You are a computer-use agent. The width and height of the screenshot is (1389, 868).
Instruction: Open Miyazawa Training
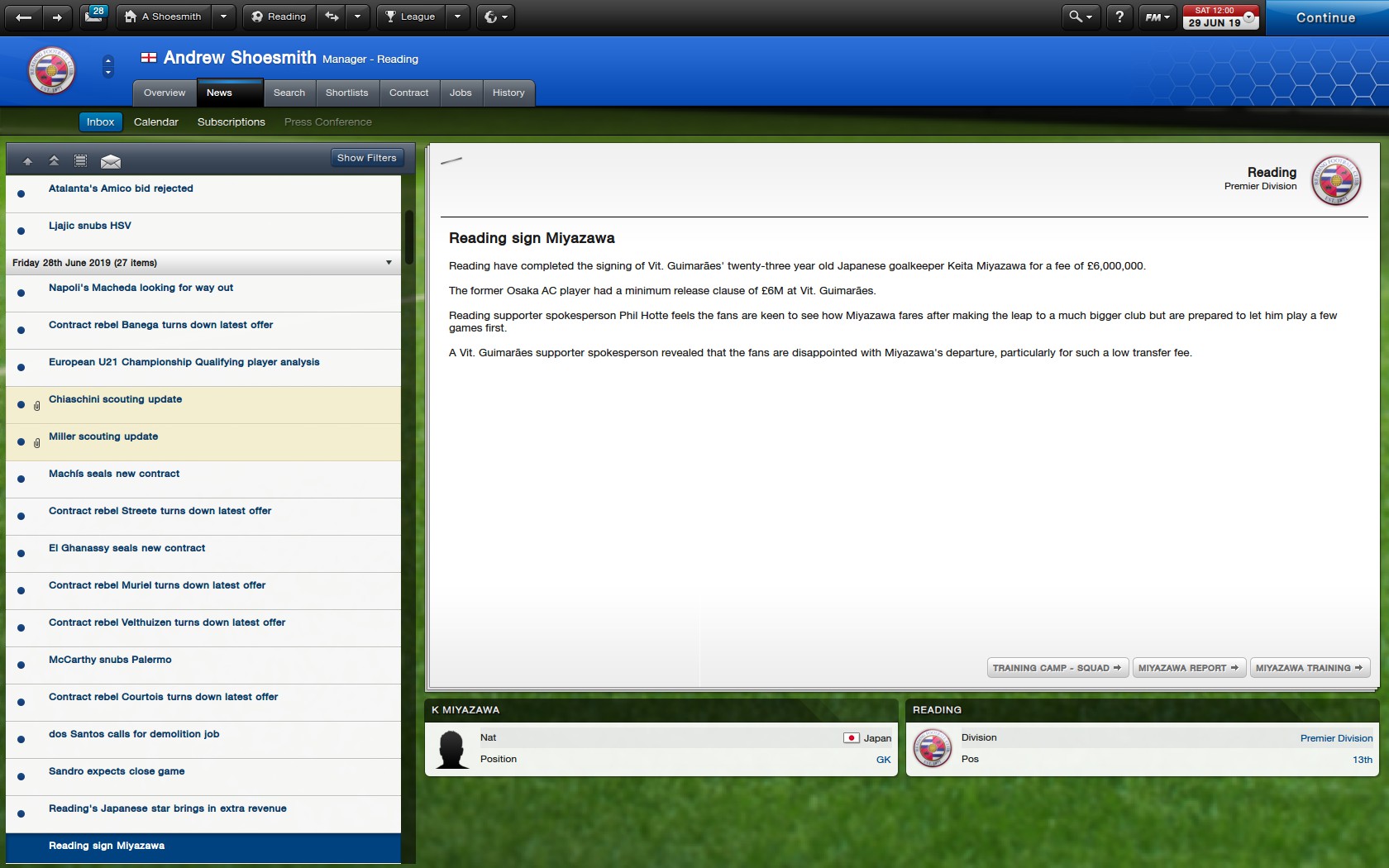click(1309, 668)
